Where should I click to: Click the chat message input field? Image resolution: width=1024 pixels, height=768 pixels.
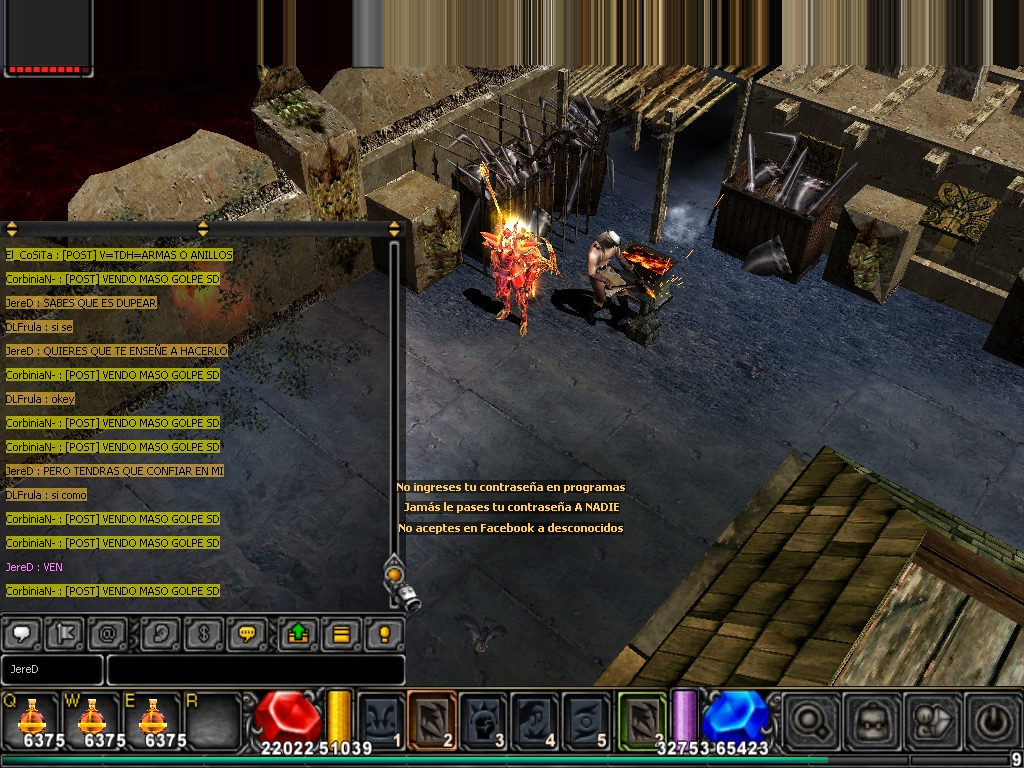click(255, 669)
